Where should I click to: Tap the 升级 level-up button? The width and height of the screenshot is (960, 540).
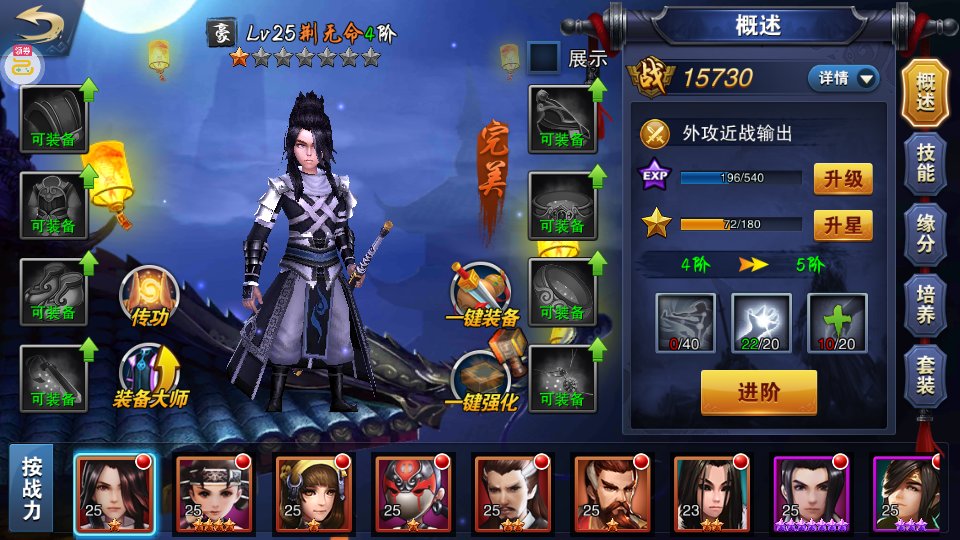point(842,179)
